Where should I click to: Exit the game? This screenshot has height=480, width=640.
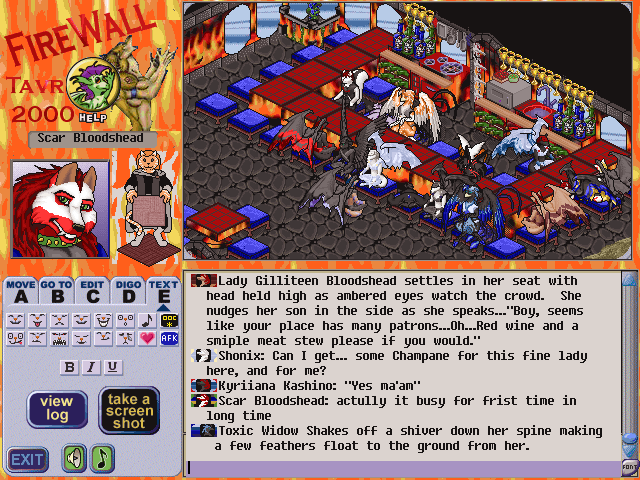[x=28, y=459]
